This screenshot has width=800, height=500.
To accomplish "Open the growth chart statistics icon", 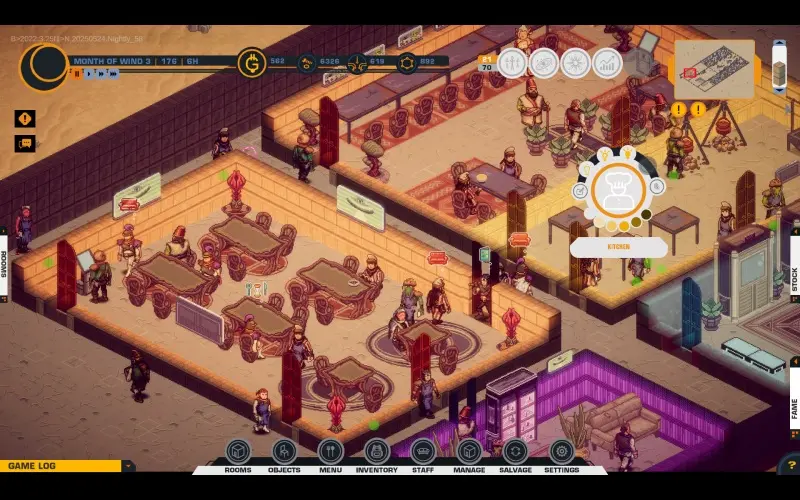I will coord(607,63).
